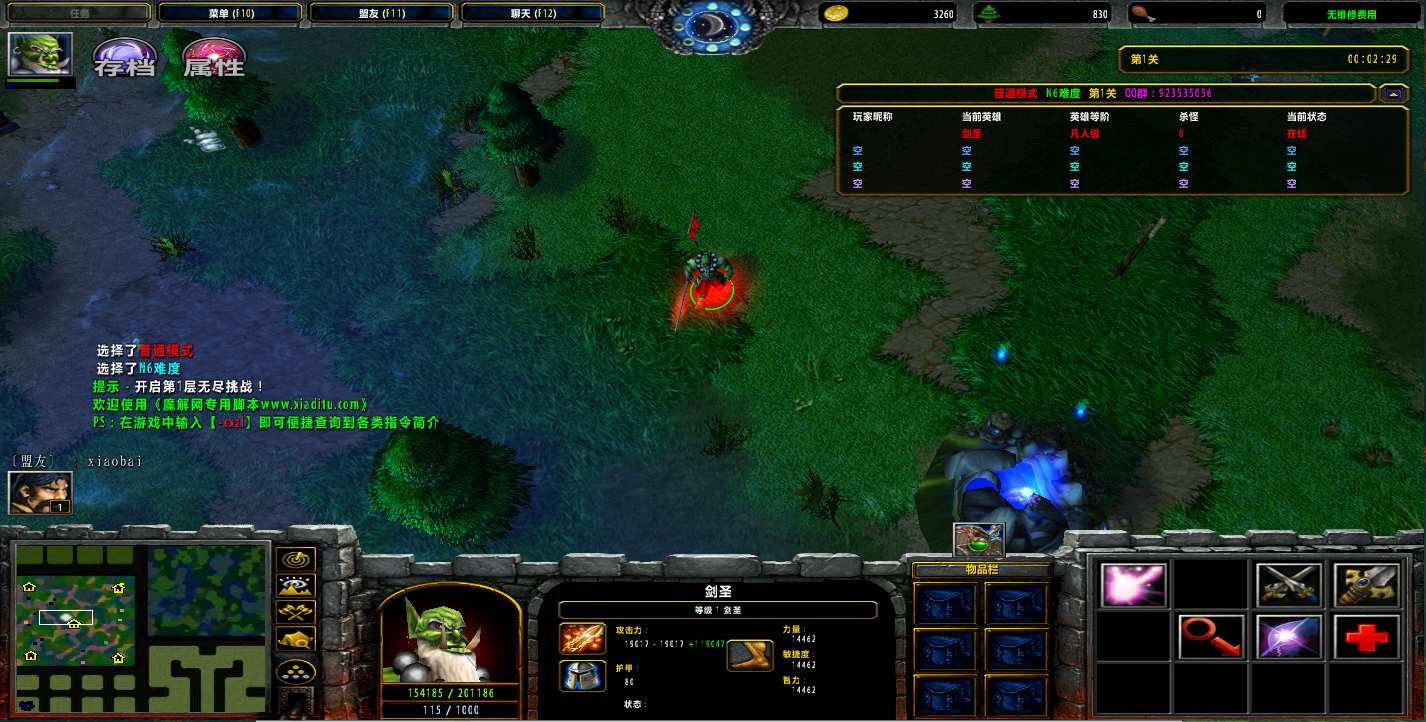Open the 属性 attributes button
Image resolution: width=1426 pixels, height=722 pixels.
tap(213, 59)
